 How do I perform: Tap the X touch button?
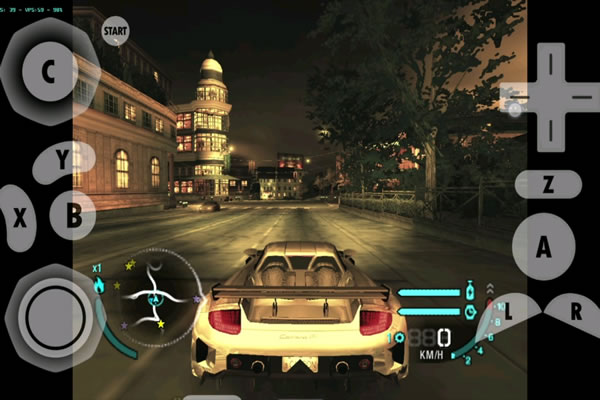(x=19, y=219)
